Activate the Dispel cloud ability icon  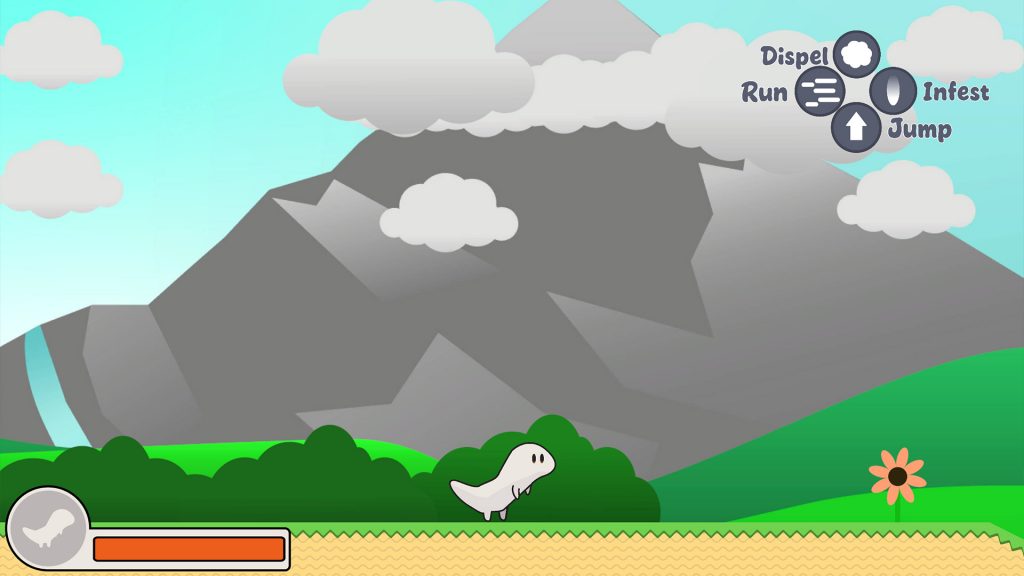click(x=857, y=54)
